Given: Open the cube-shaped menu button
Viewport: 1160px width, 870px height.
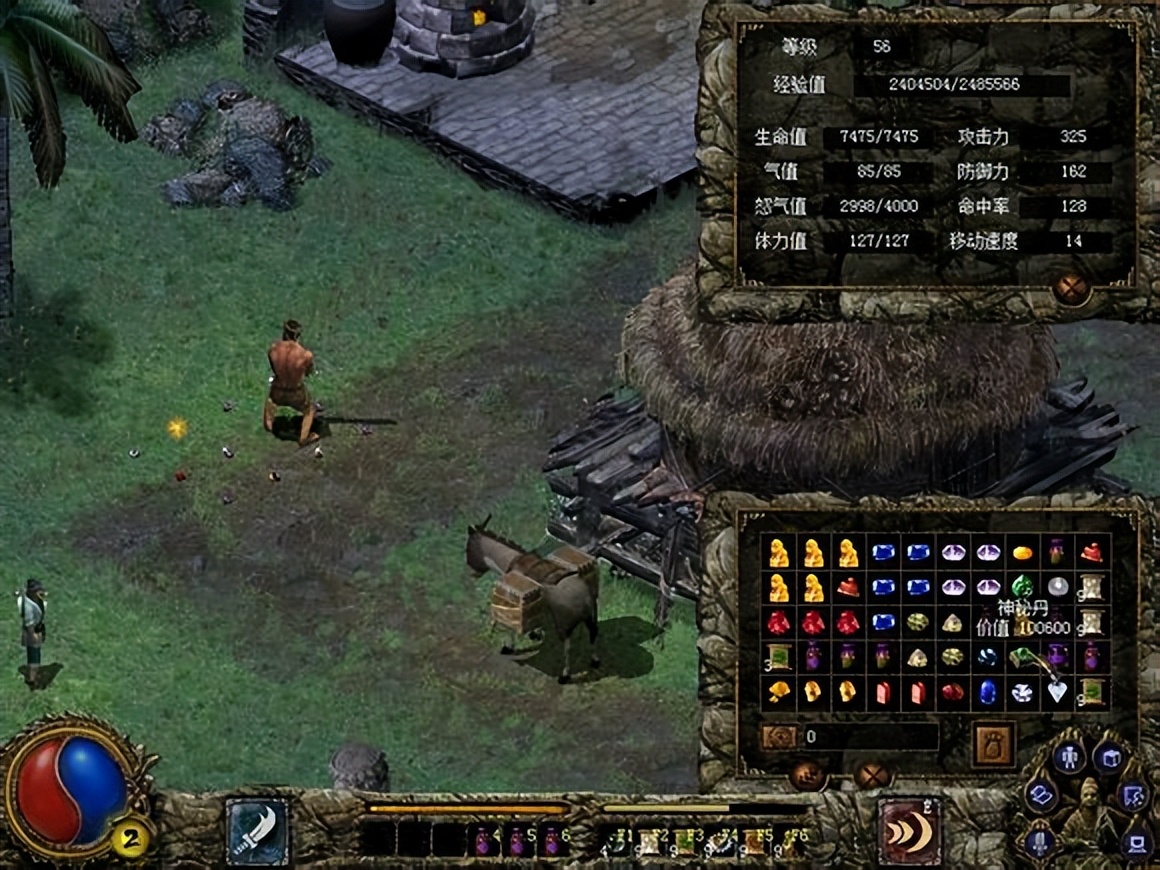Looking at the screenshot, I should tap(1109, 758).
